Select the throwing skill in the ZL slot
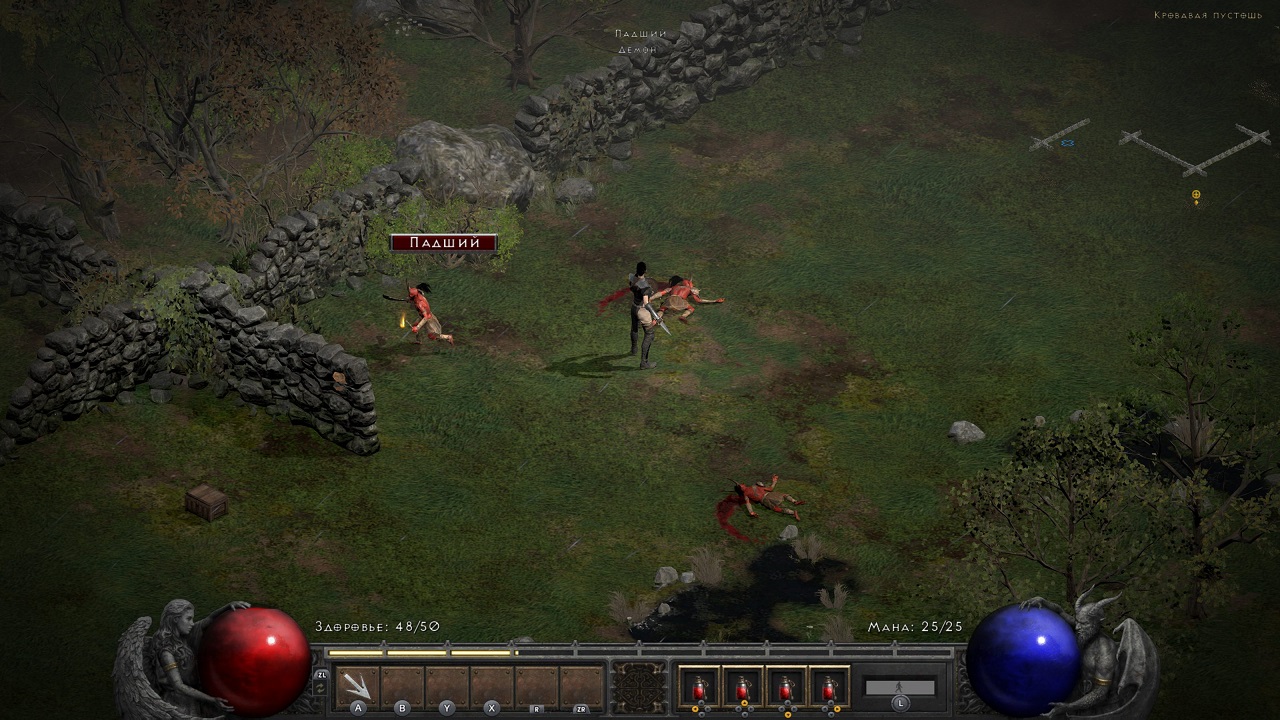 pyautogui.click(x=356, y=683)
